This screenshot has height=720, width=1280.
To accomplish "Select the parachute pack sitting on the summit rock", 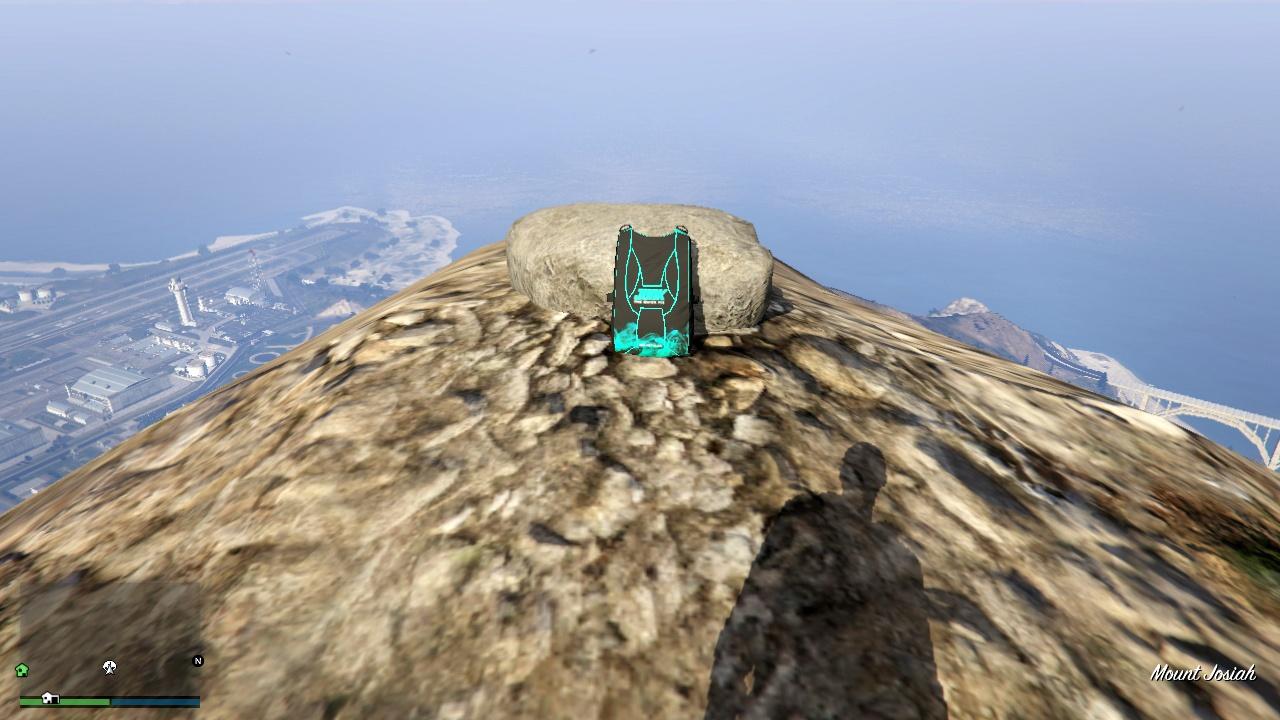I will (652, 290).
